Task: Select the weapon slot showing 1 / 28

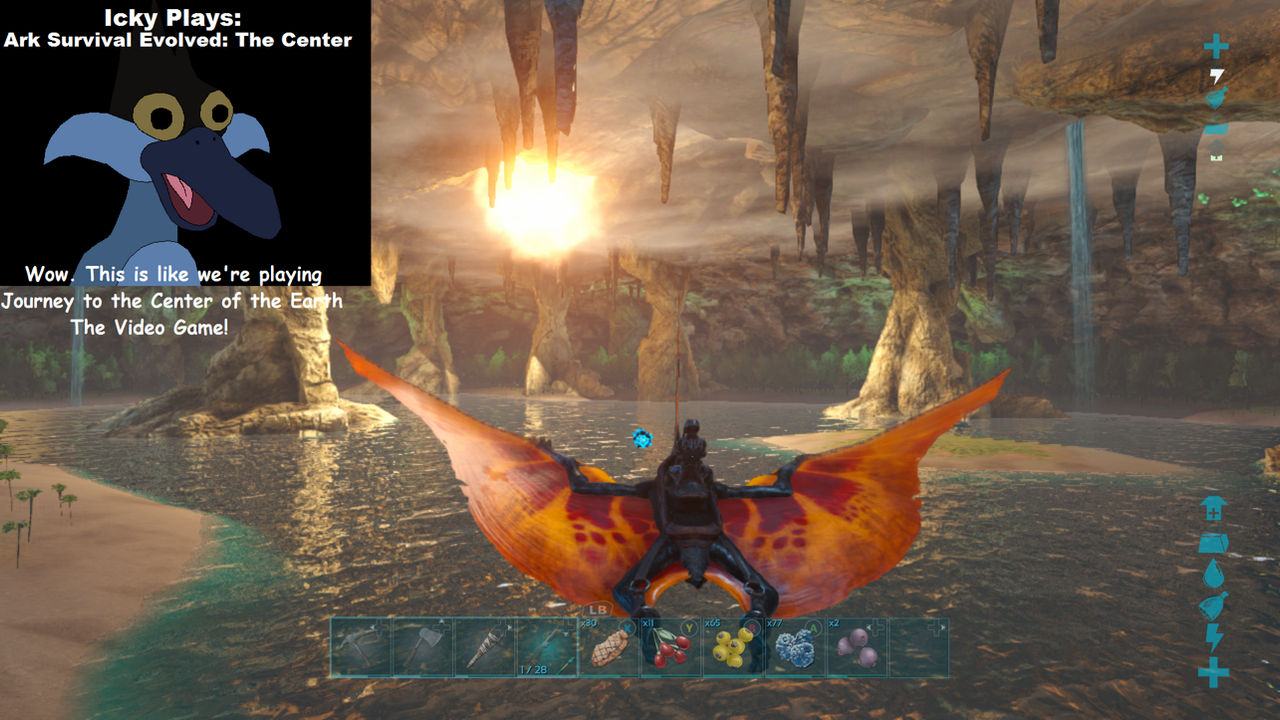Action: [x=547, y=647]
